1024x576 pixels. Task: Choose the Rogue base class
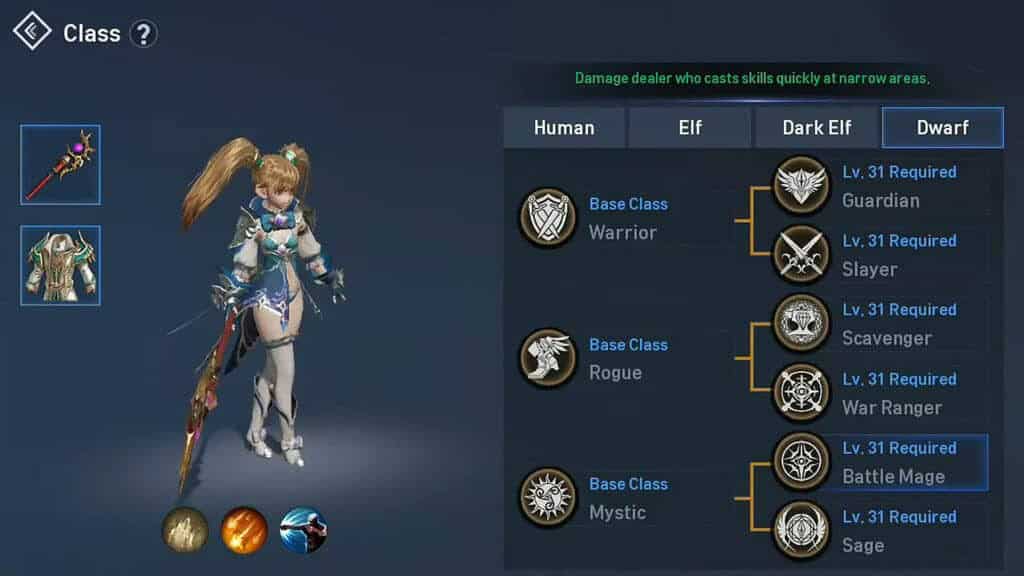[x=548, y=358]
